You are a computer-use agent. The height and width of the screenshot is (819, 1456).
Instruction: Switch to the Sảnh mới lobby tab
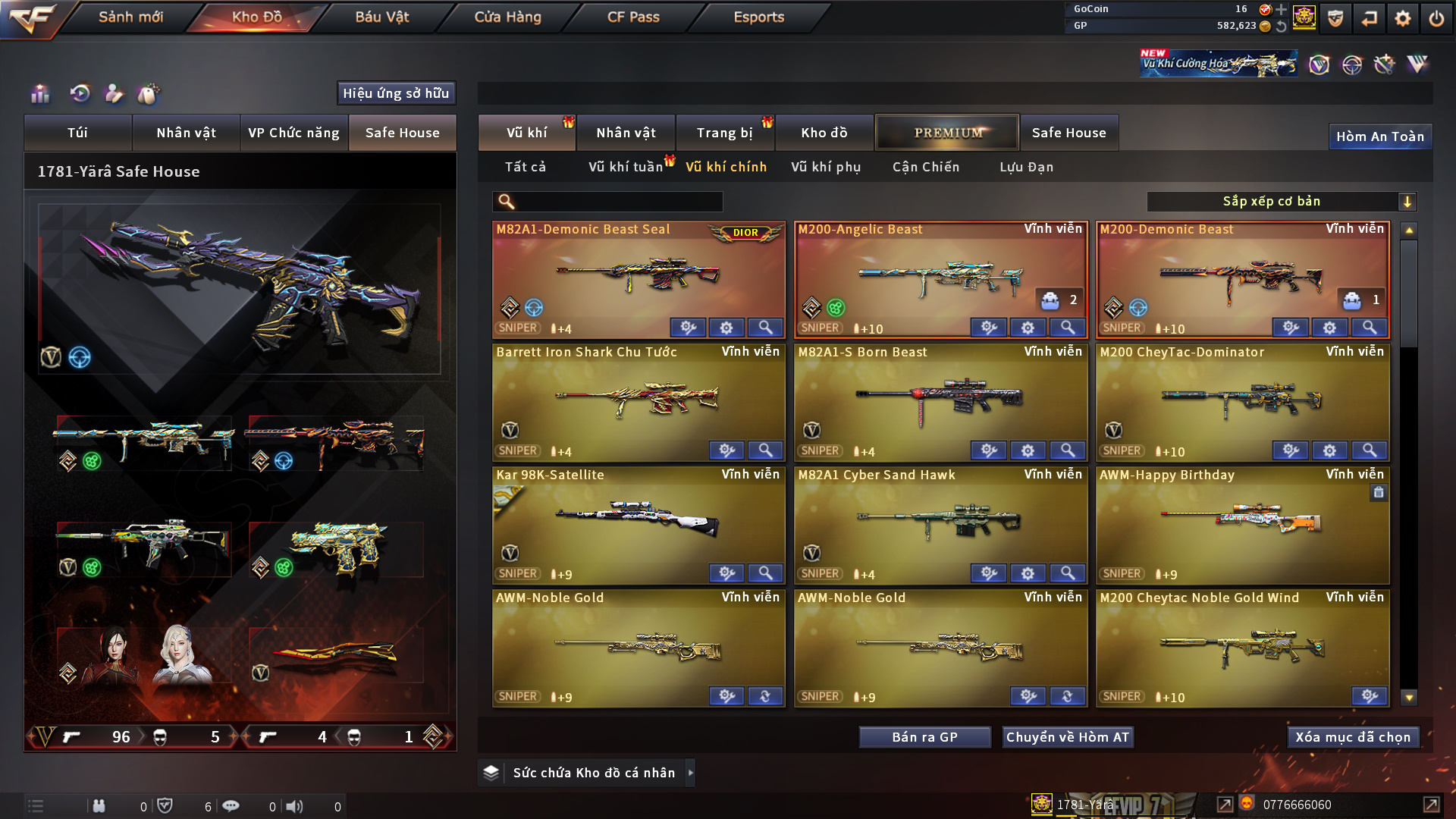130,17
